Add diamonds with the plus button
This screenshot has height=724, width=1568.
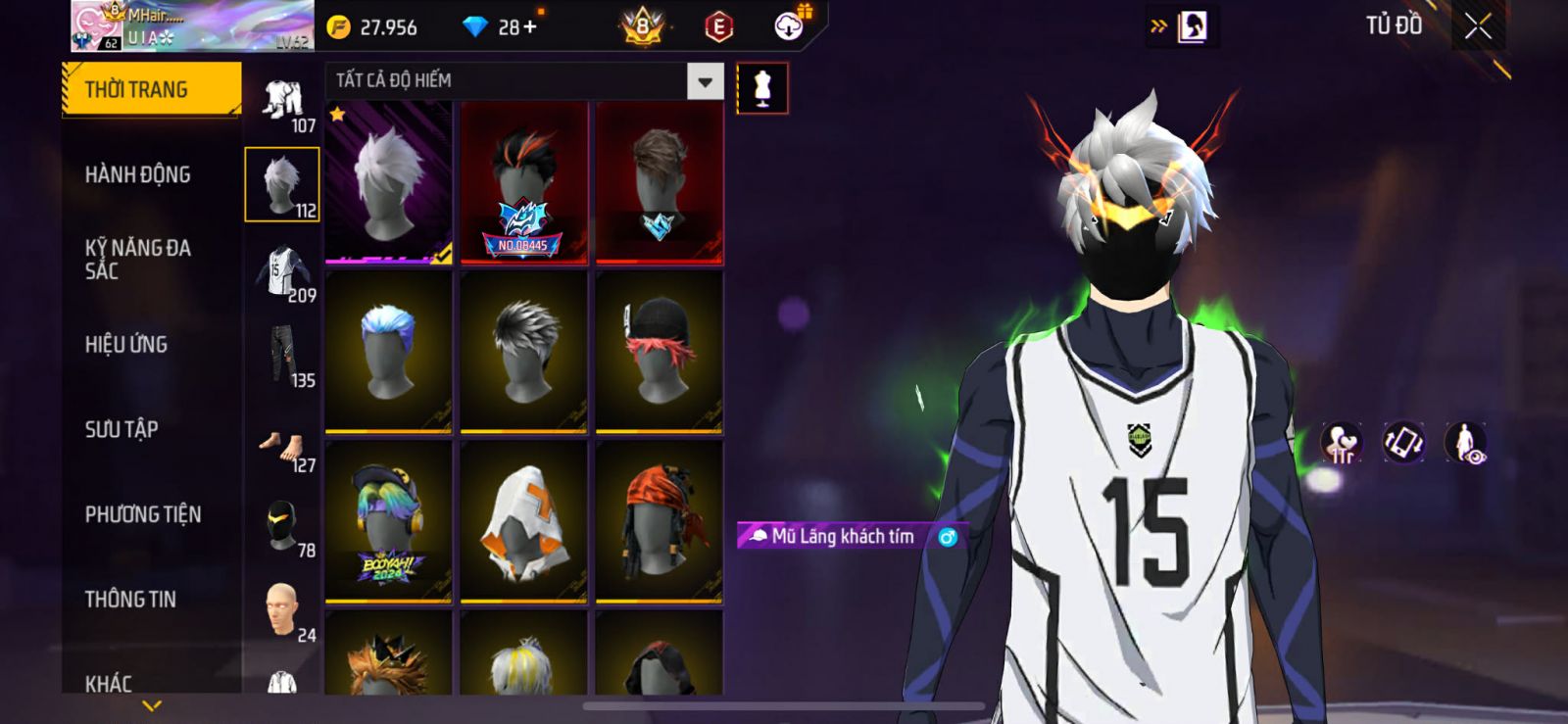[530, 27]
